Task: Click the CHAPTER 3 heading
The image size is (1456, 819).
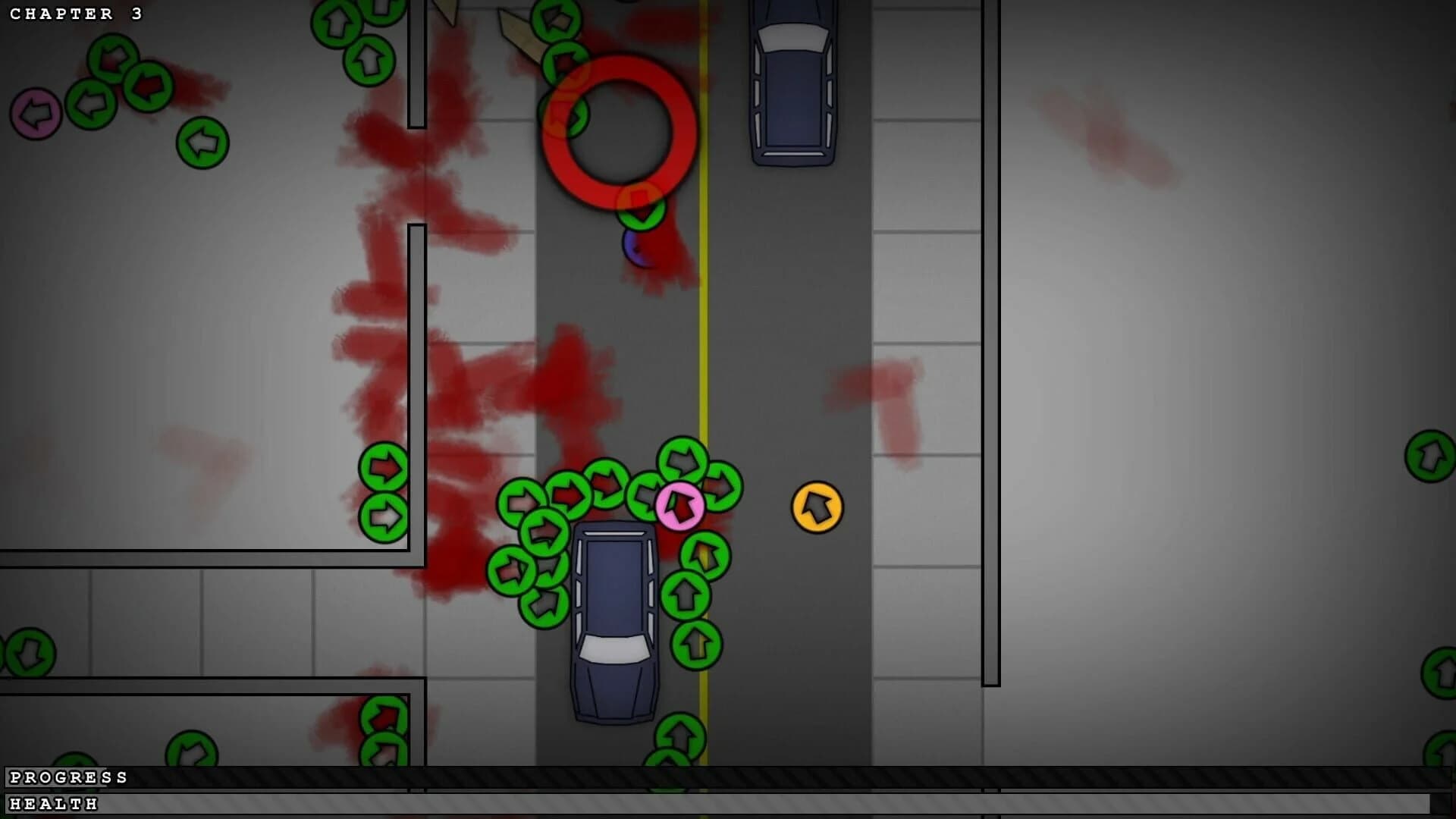Action: point(76,14)
